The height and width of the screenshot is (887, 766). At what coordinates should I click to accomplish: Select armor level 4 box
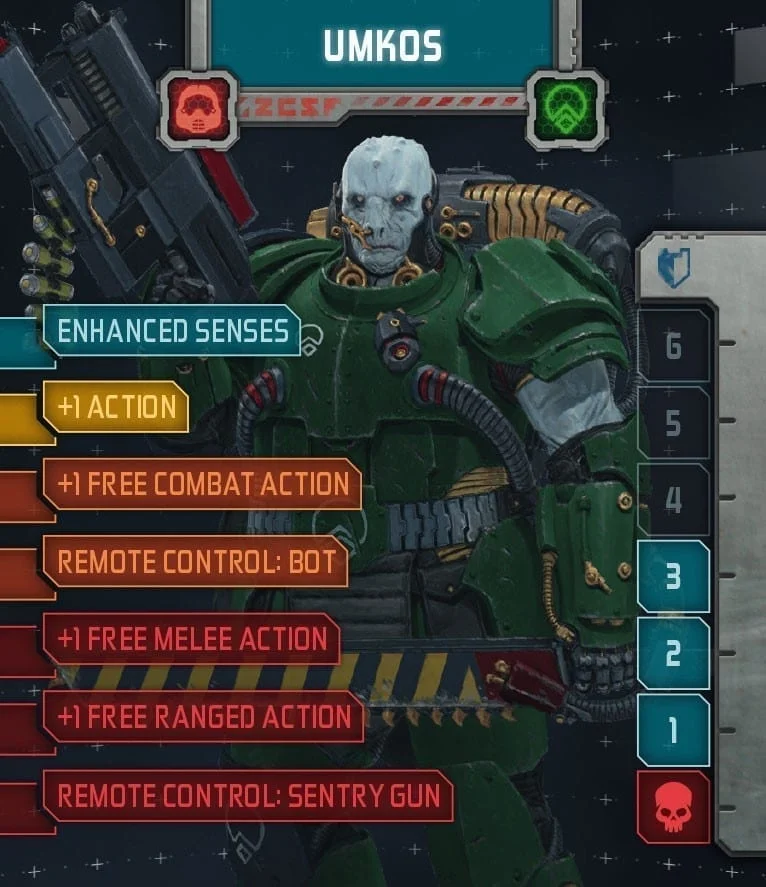click(673, 499)
